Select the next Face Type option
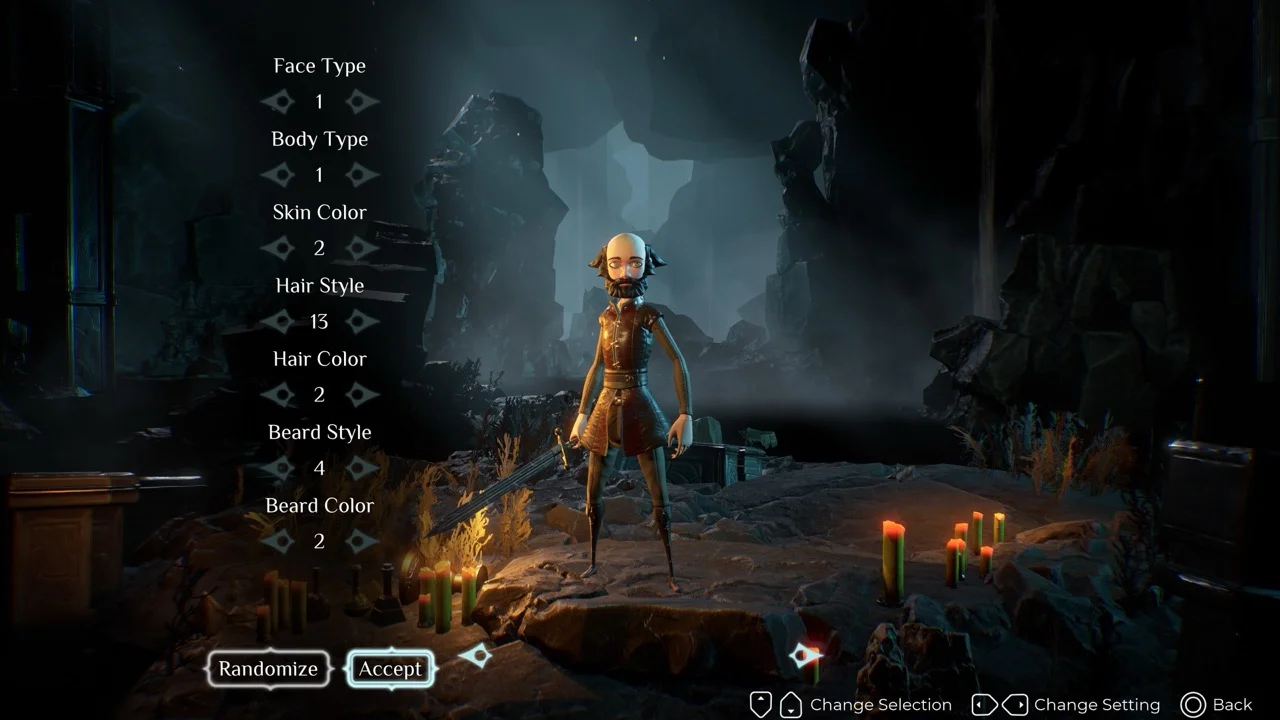The height and width of the screenshot is (720, 1280). tap(362, 101)
